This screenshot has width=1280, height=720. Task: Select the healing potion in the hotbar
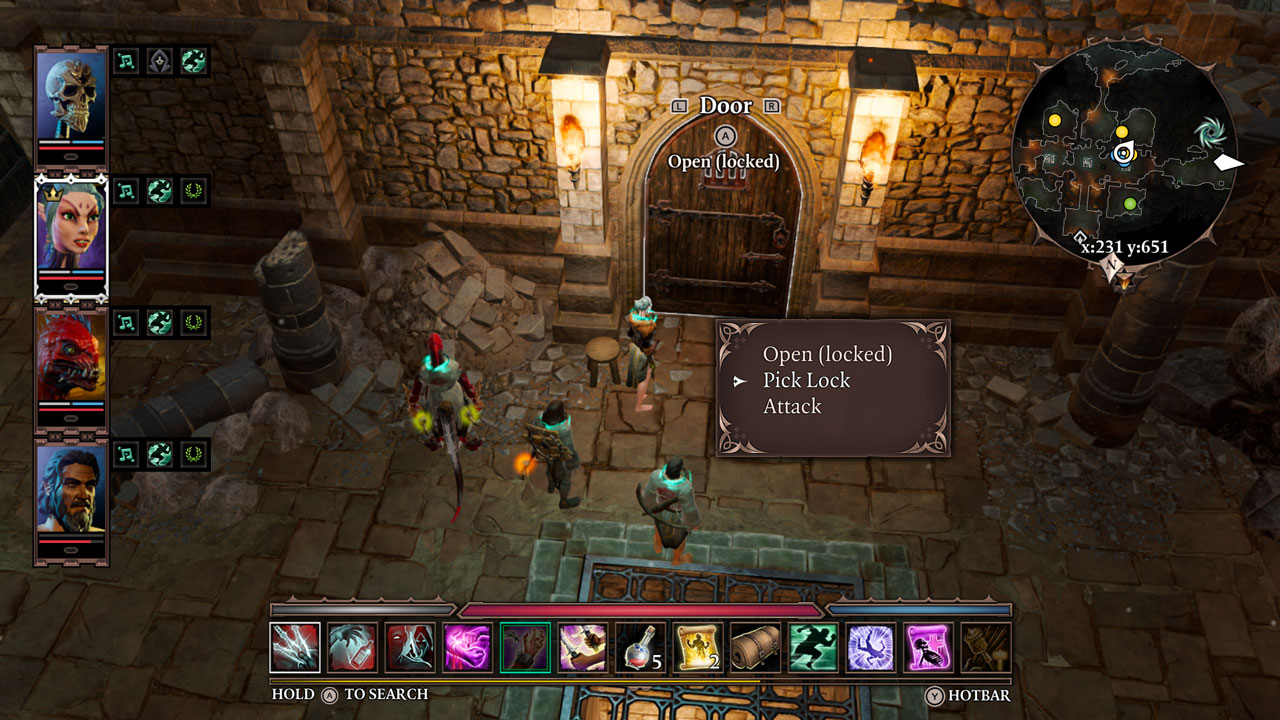tap(638, 650)
